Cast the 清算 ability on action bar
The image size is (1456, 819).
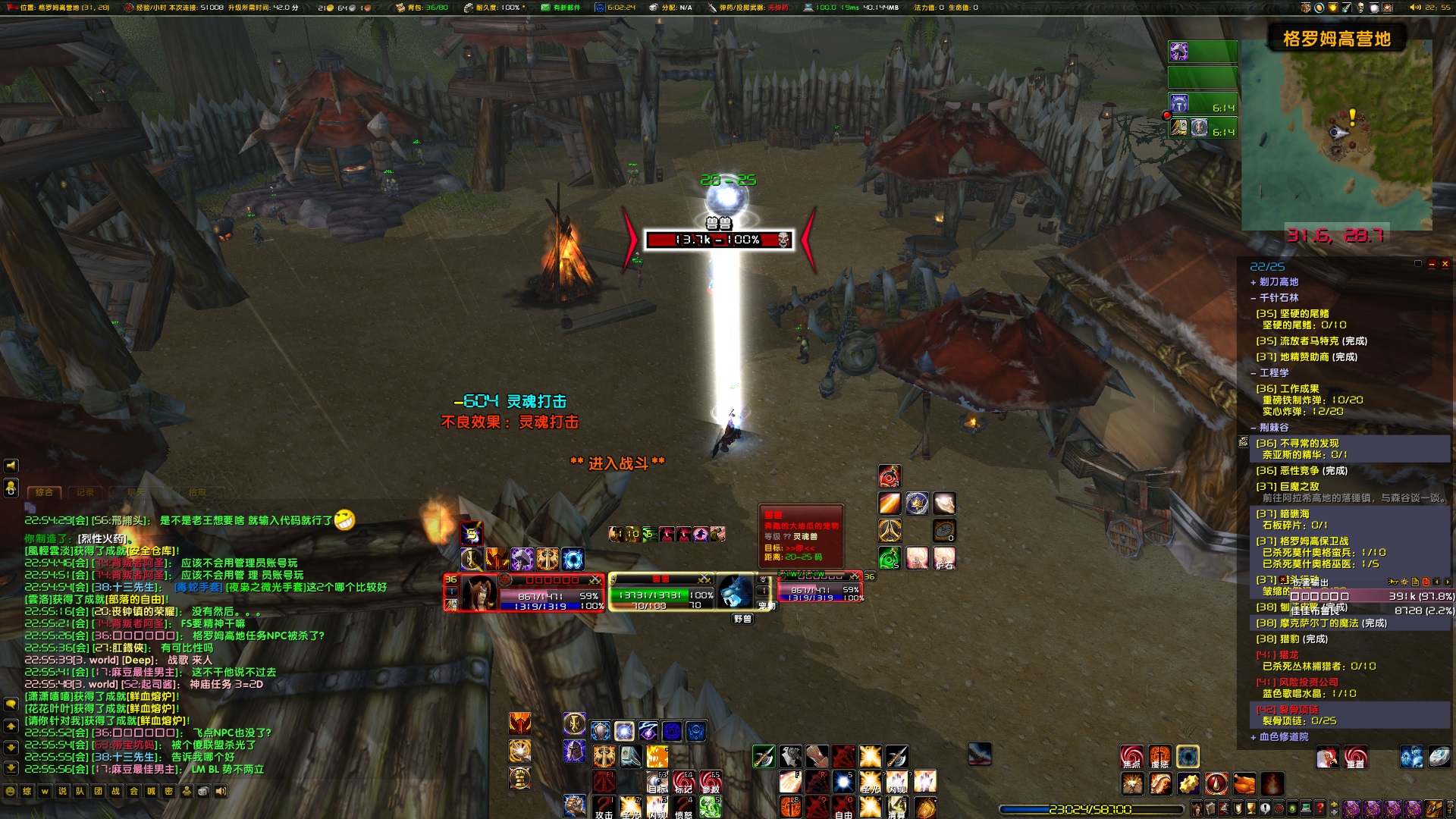click(x=896, y=806)
